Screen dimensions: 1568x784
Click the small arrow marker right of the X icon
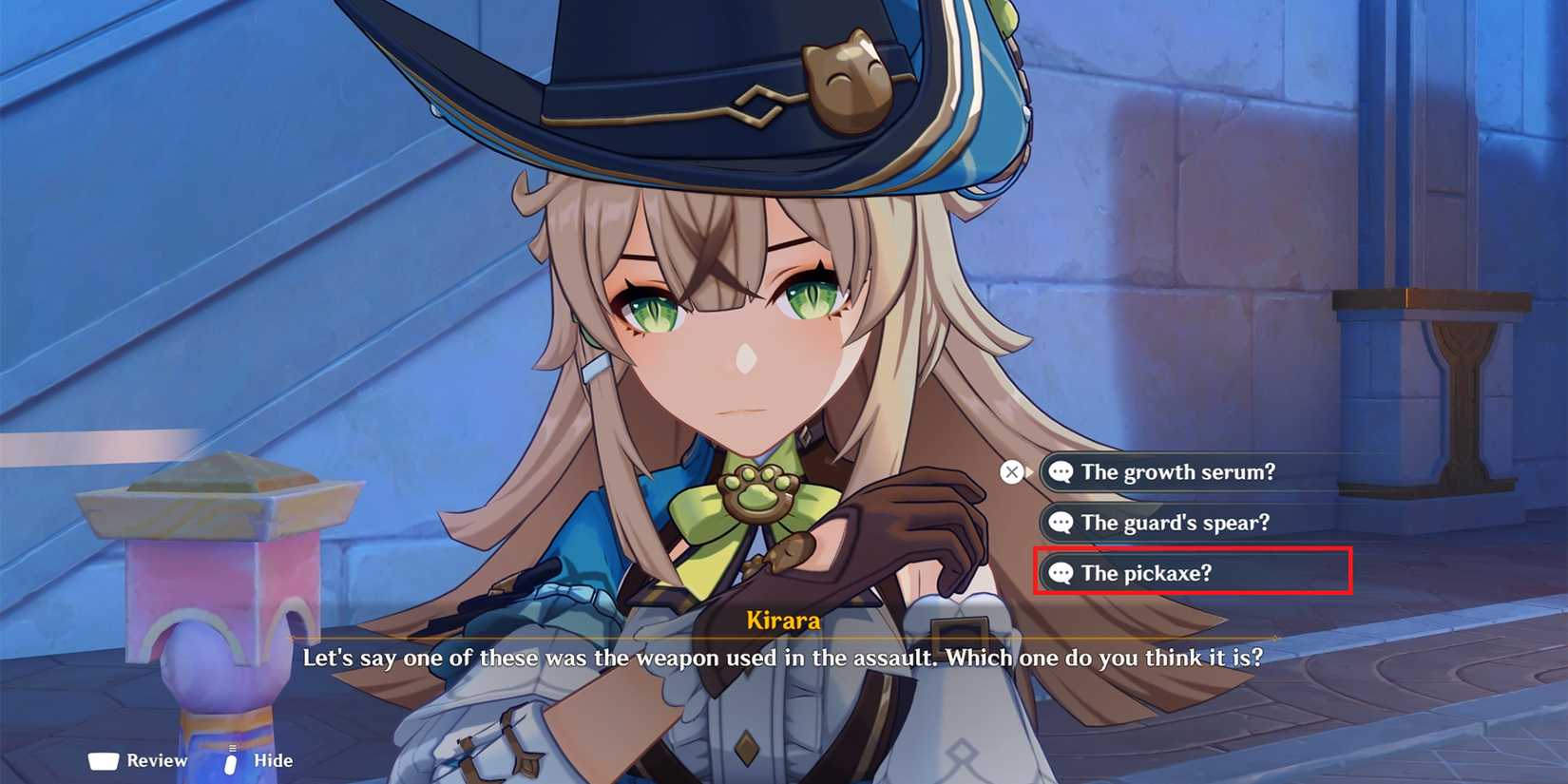coord(1032,471)
